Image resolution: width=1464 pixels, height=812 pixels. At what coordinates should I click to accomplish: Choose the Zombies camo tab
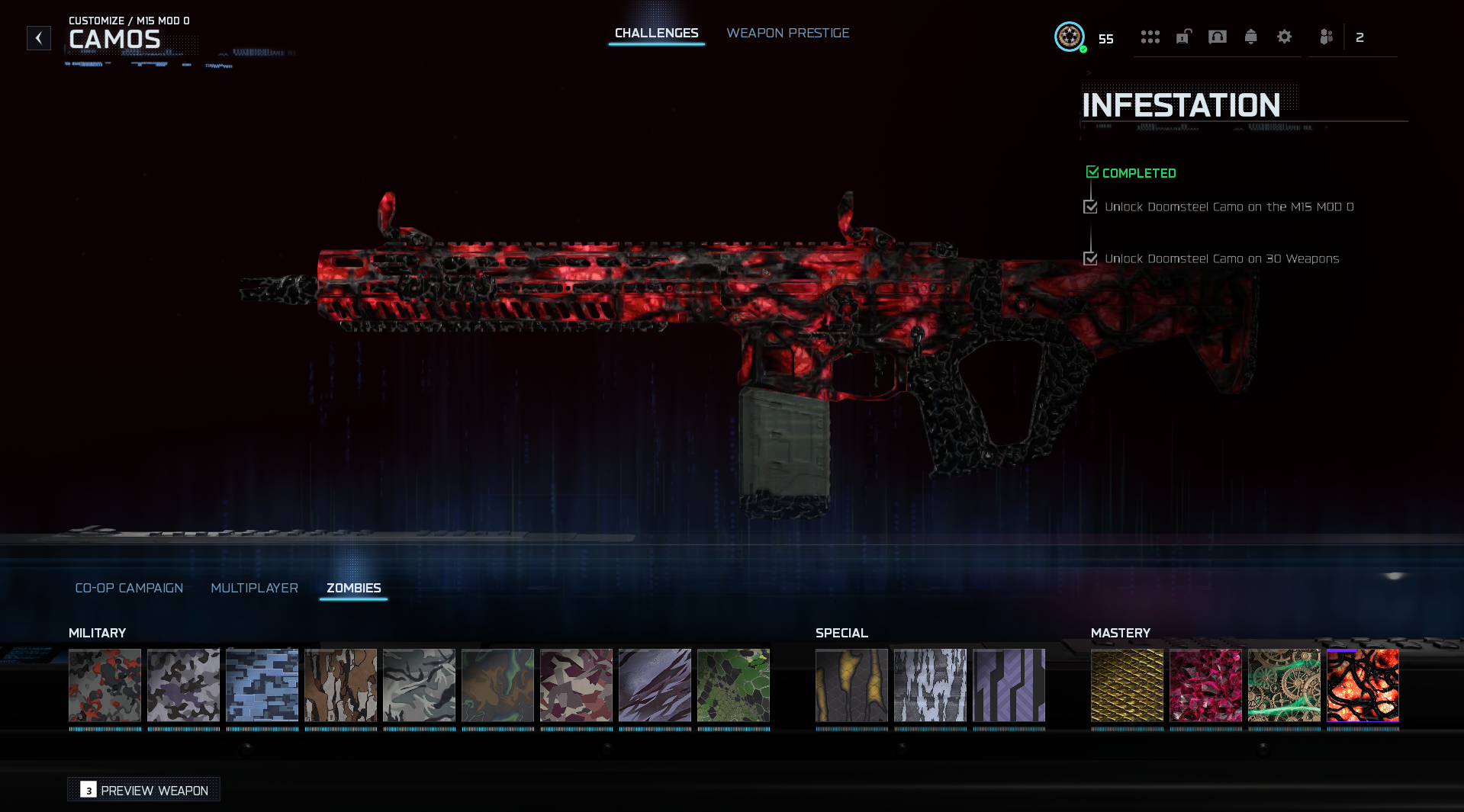pos(353,588)
